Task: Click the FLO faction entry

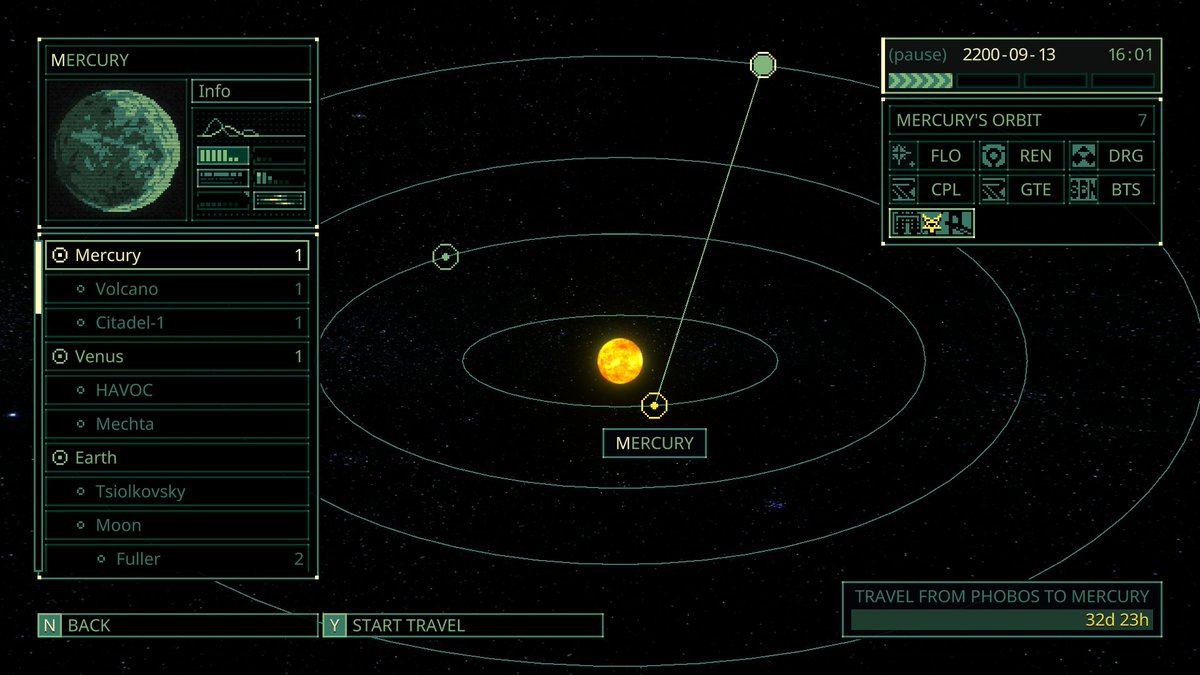Action: click(931, 156)
